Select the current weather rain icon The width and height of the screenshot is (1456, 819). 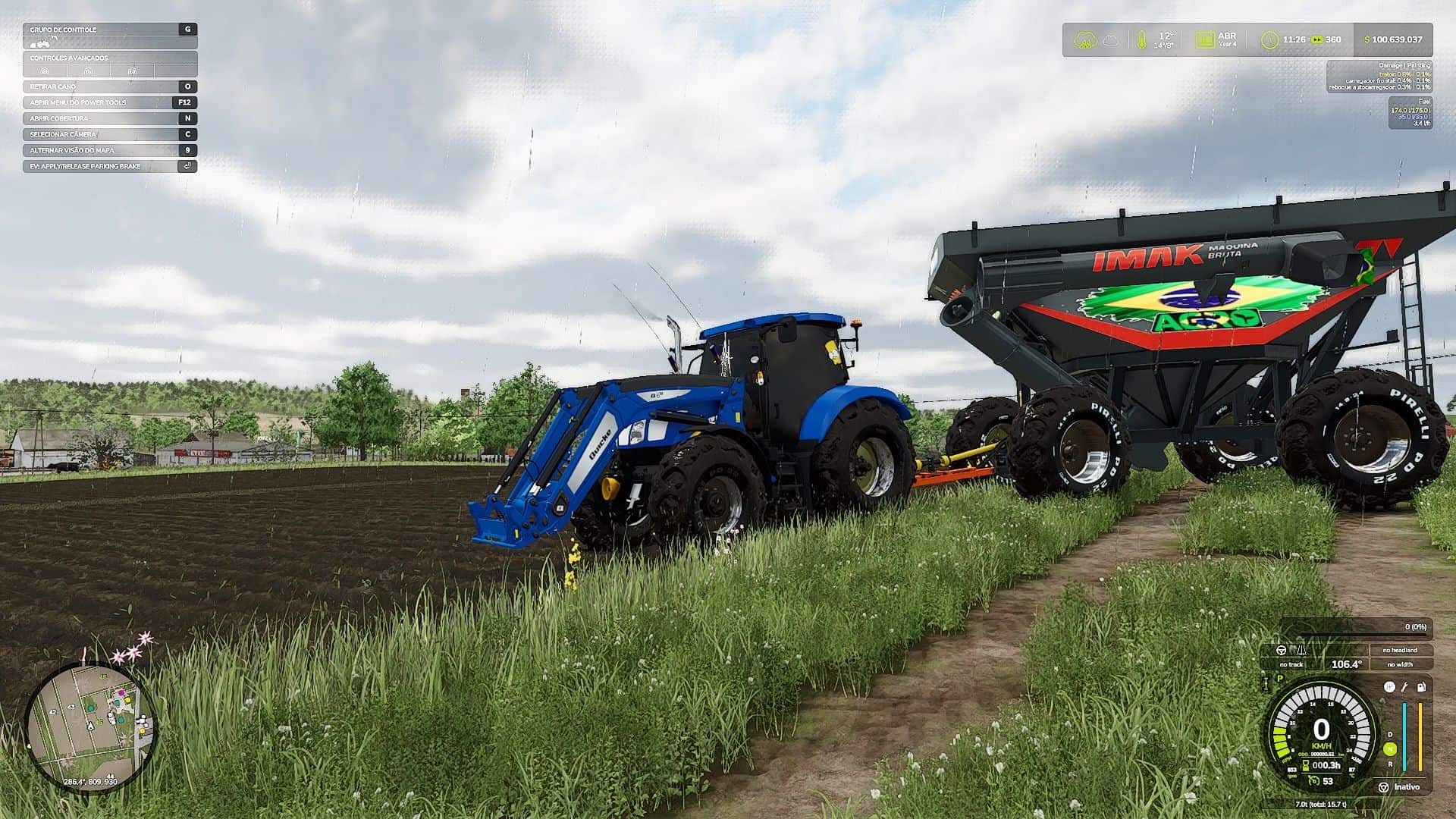pyautogui.click(x=1086, y=39)
